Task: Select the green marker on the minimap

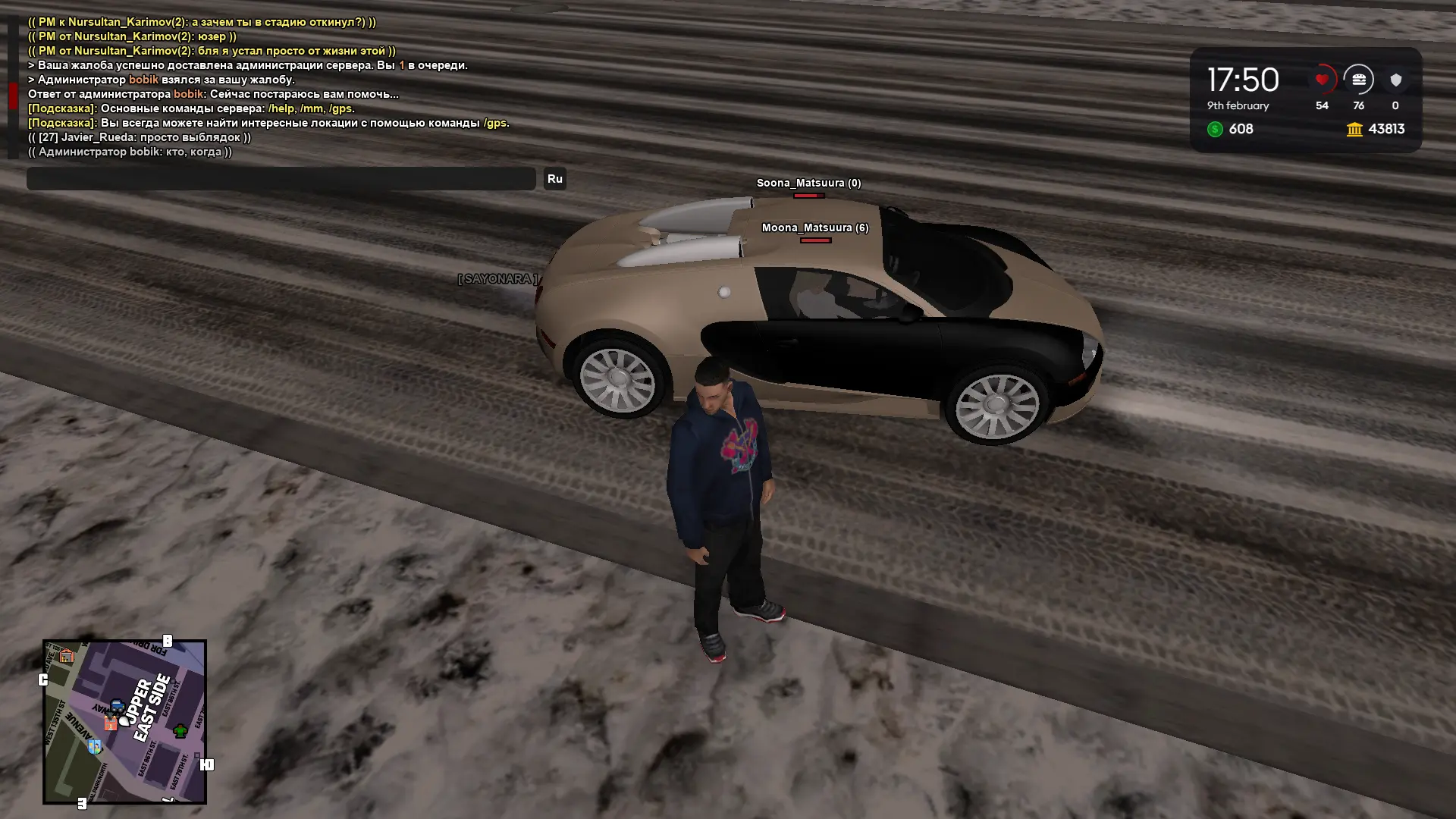Action: tap(180, 731)
